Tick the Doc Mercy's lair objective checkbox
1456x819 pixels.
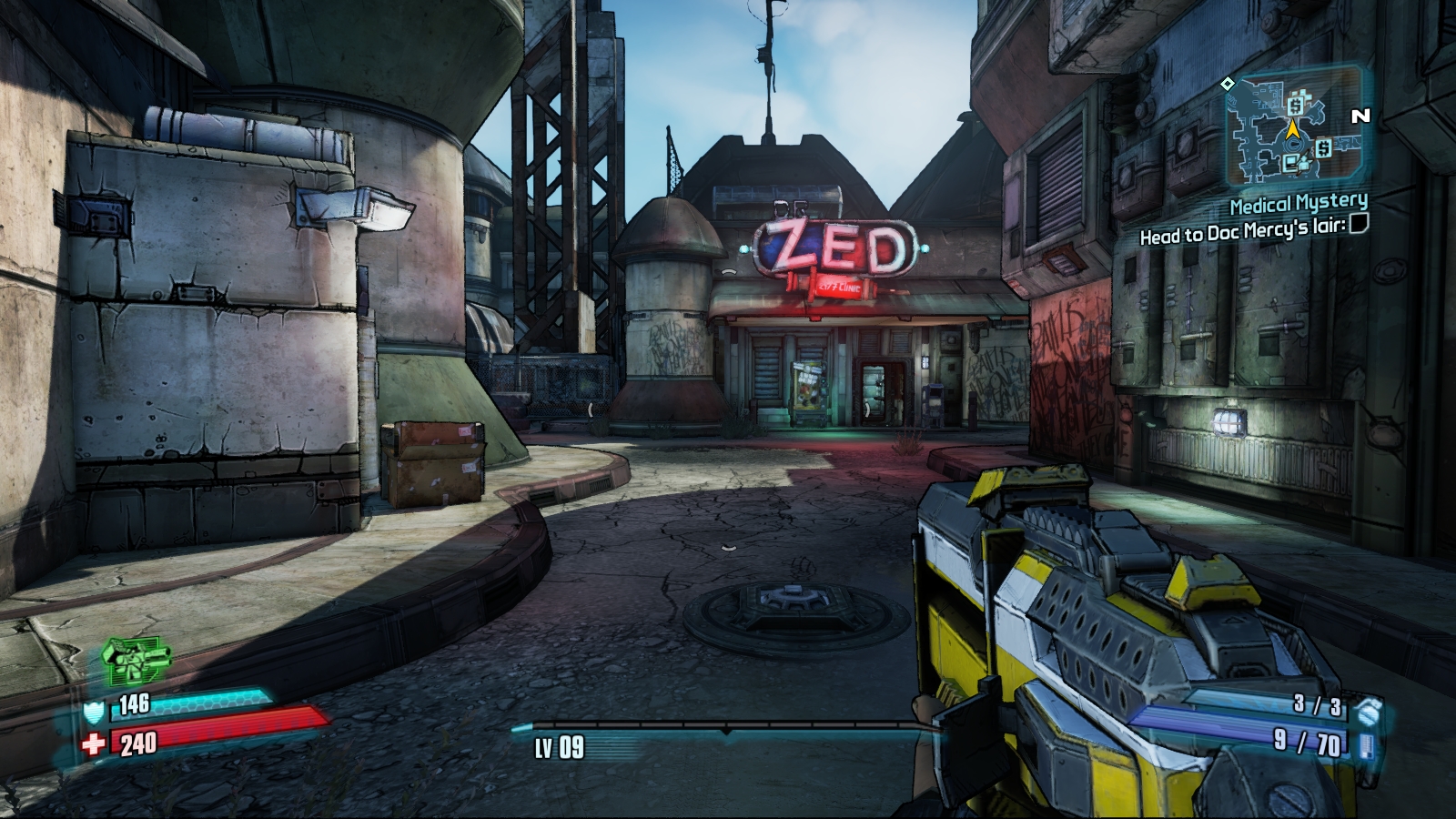[x=1358, y=224]
